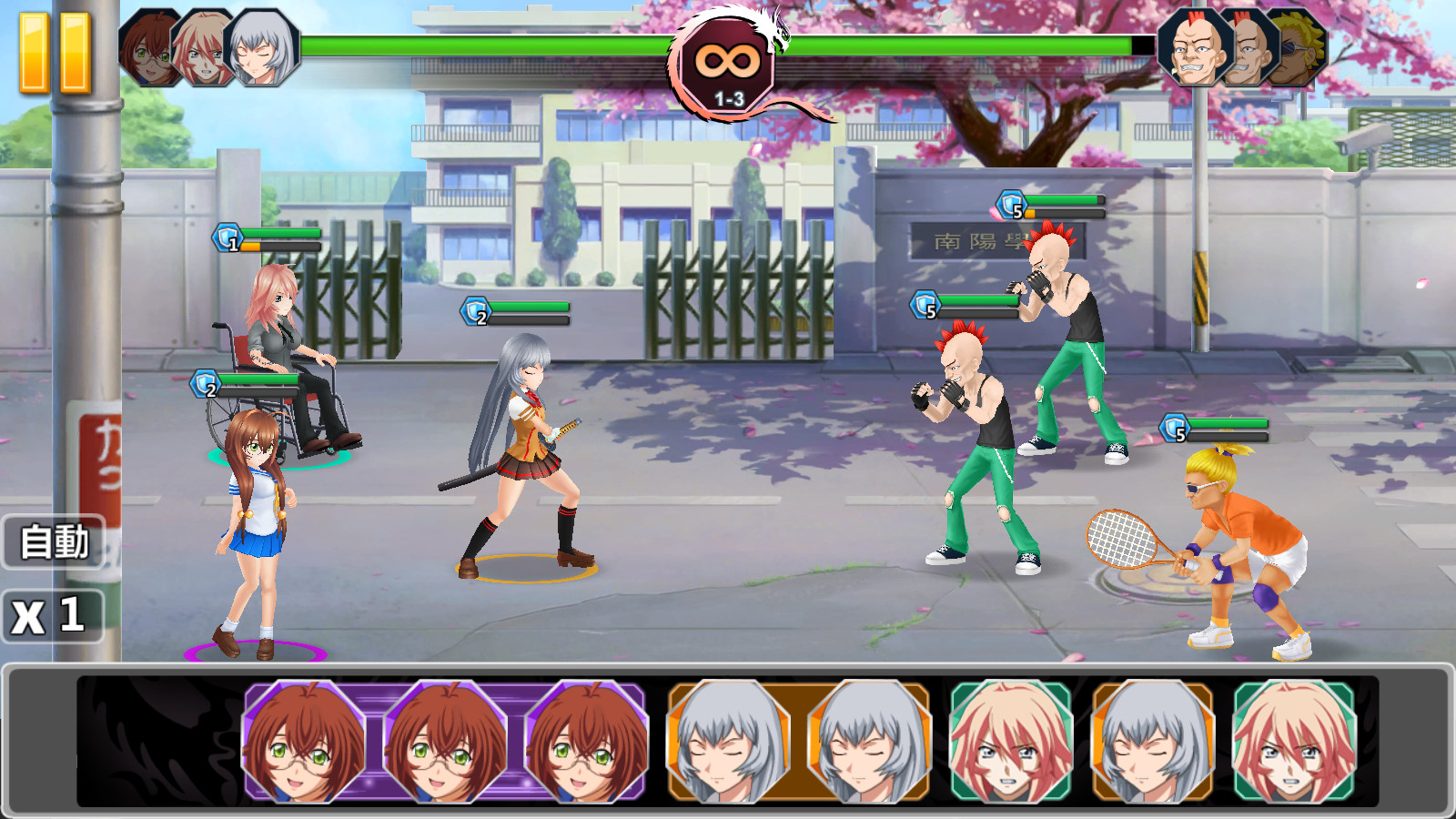Pause the battle with the yellow pause button

point(56,53)
